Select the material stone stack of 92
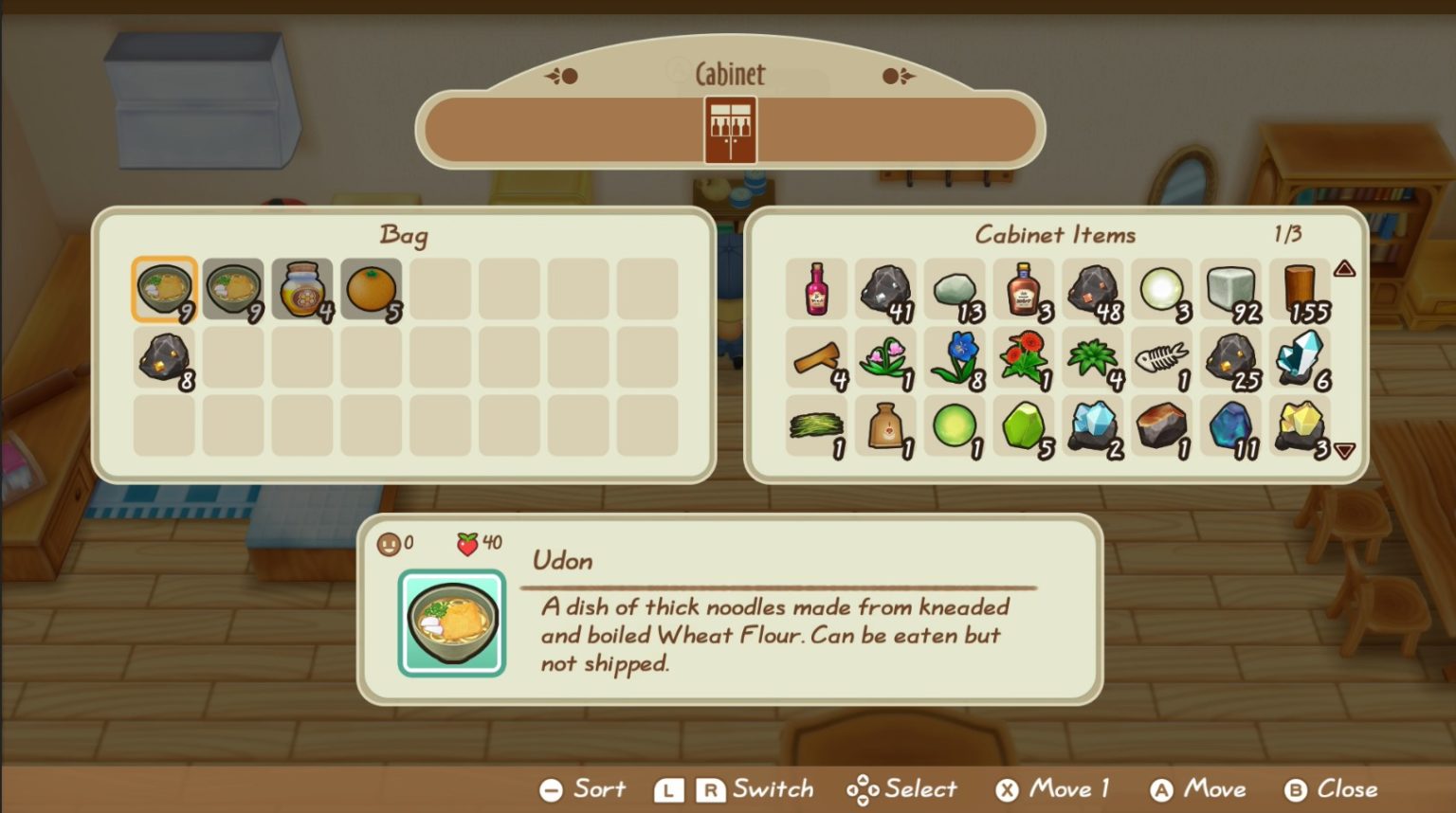Viewport: 1456px width, 813px height. (x=1230, y=286)
